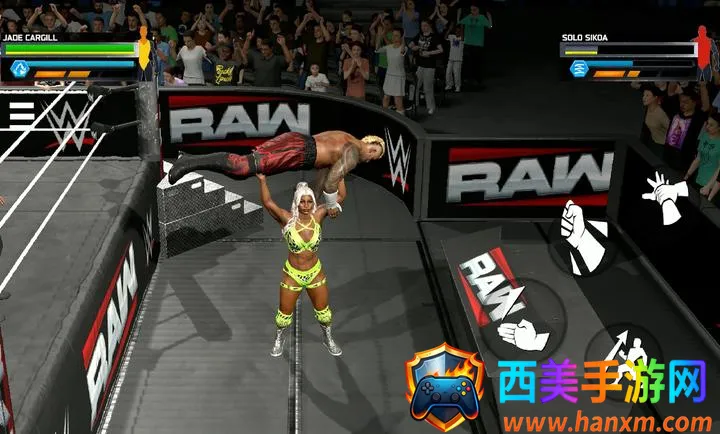Use the open hand slap button
720x434 pixels.
[x=521, y=334]
